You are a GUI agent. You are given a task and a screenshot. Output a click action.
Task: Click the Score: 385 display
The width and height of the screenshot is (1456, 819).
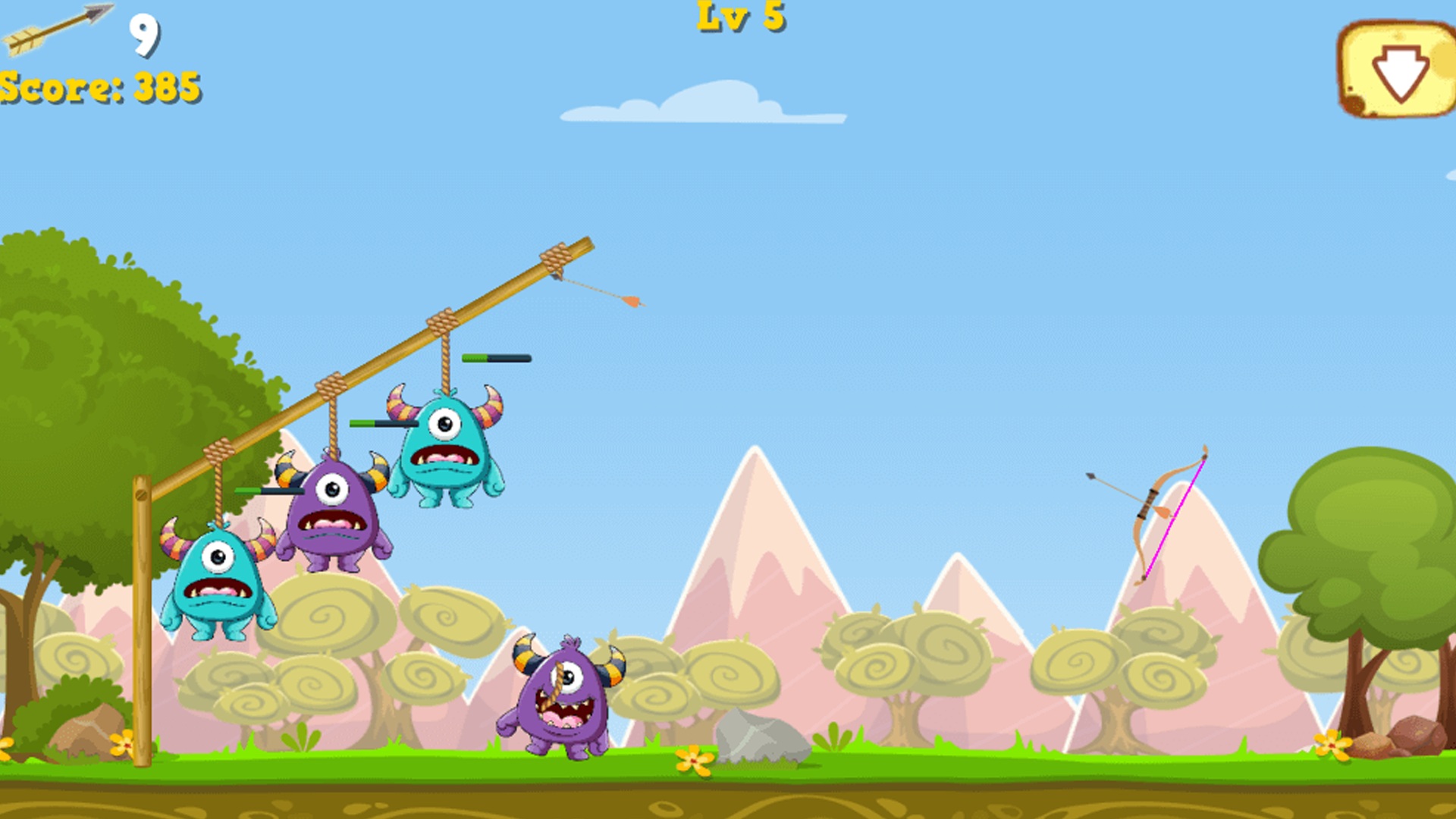click(99, 87)
